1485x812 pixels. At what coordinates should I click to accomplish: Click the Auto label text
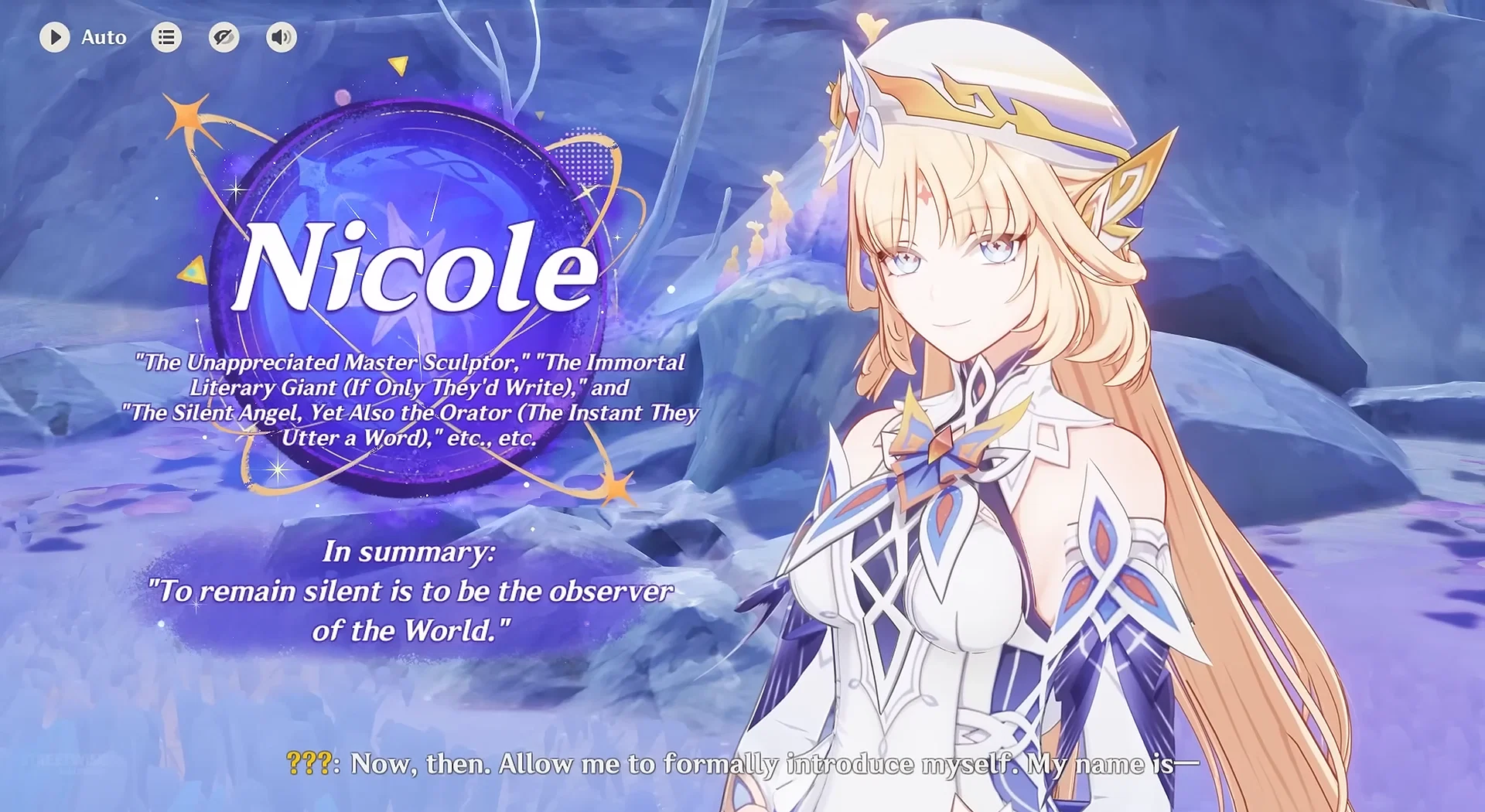coord(104,37)
